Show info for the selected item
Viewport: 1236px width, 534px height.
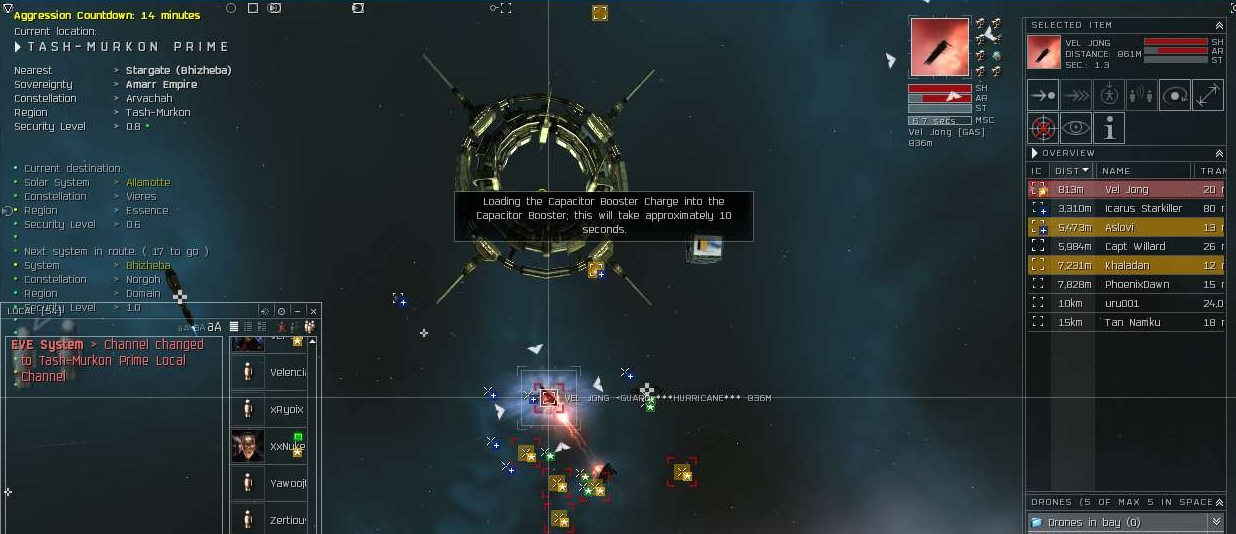[x=1109, y=128]
